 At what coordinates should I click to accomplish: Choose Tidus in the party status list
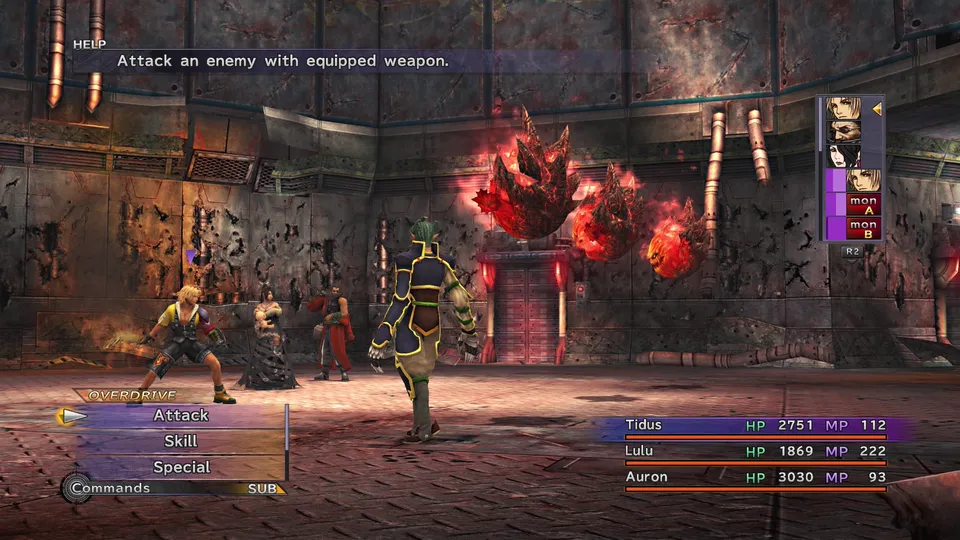(x=644, y=425)
